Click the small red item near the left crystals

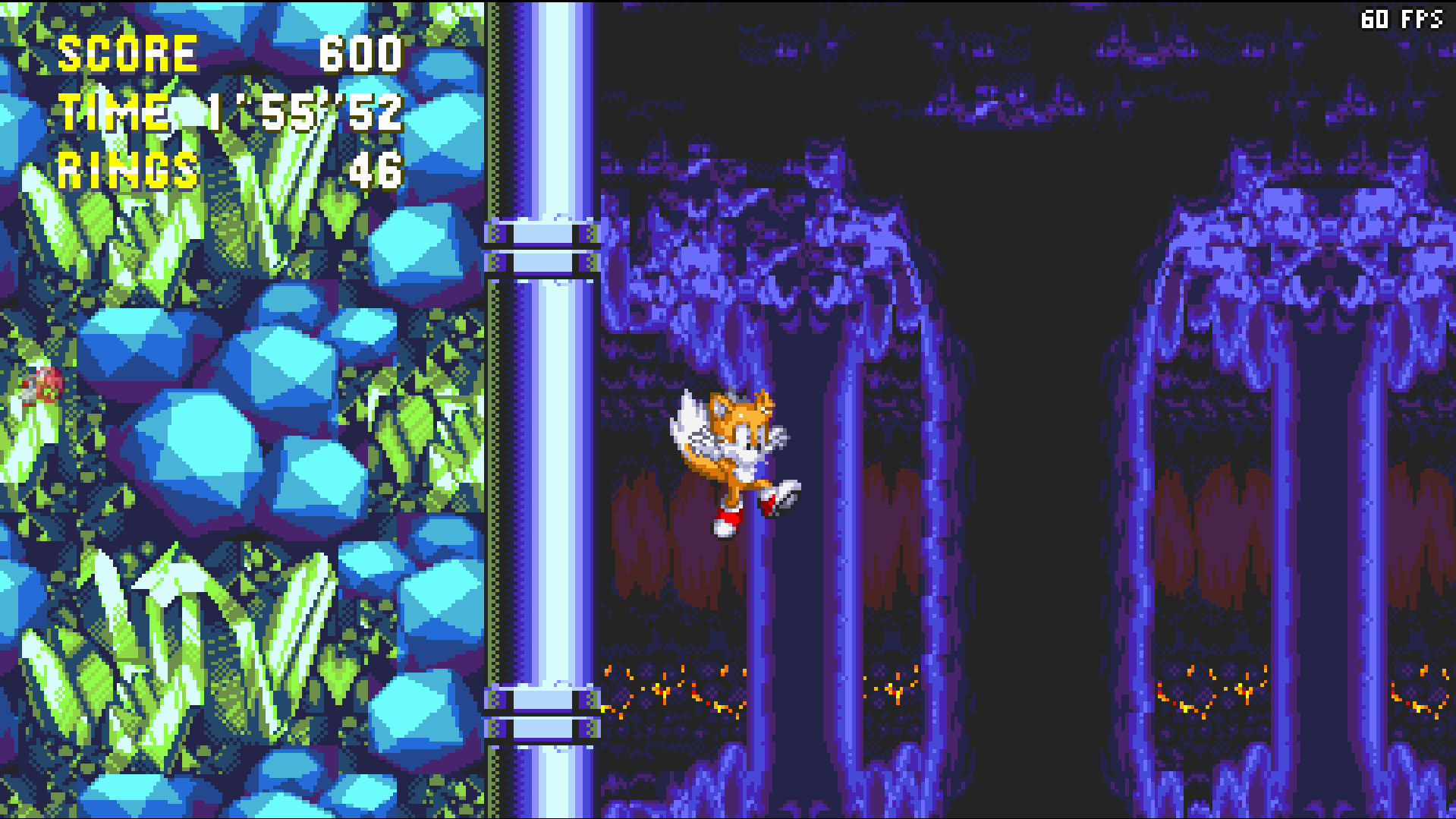click(42, 387)
